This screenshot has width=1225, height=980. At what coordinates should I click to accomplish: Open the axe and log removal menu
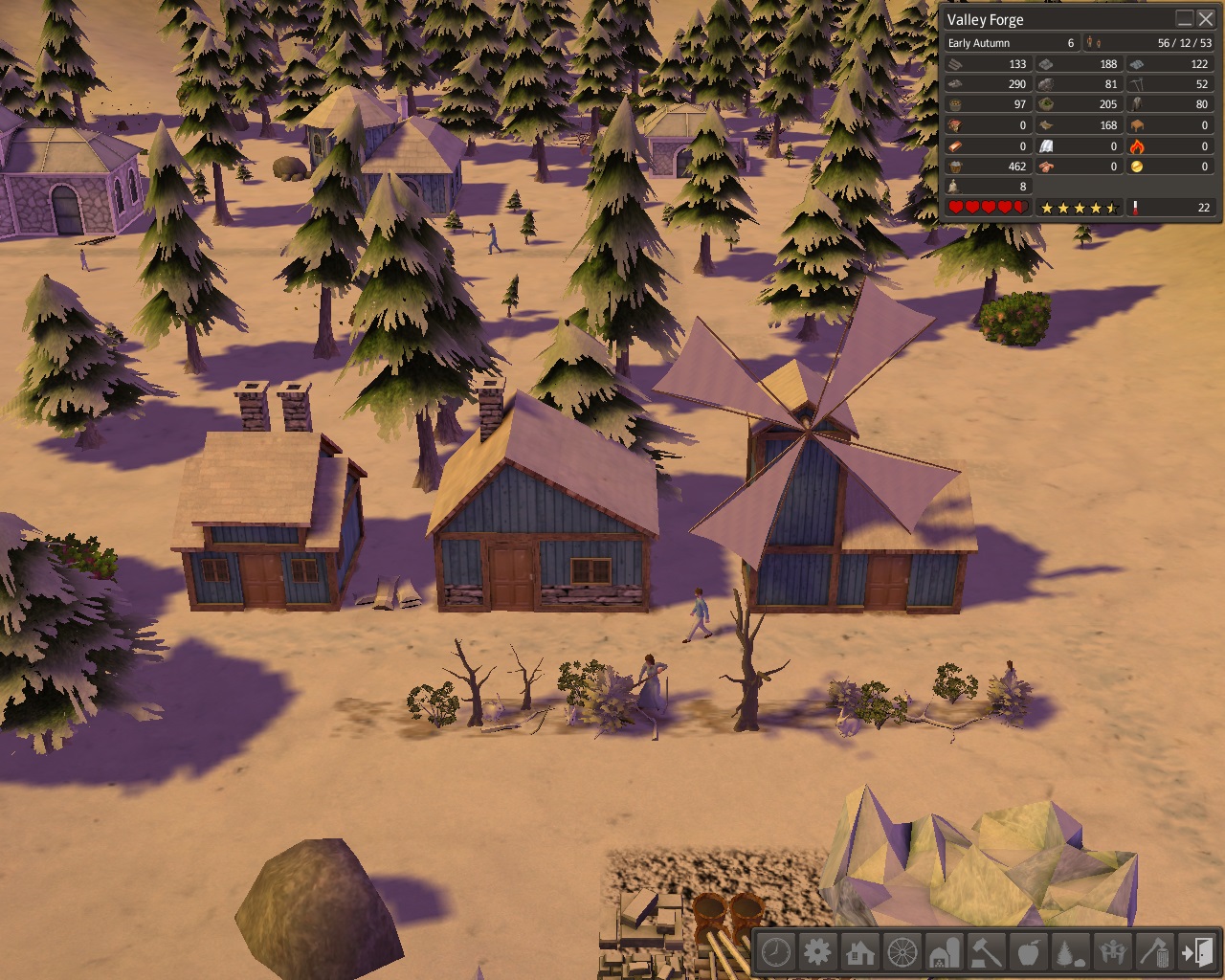pos(1155,952)
